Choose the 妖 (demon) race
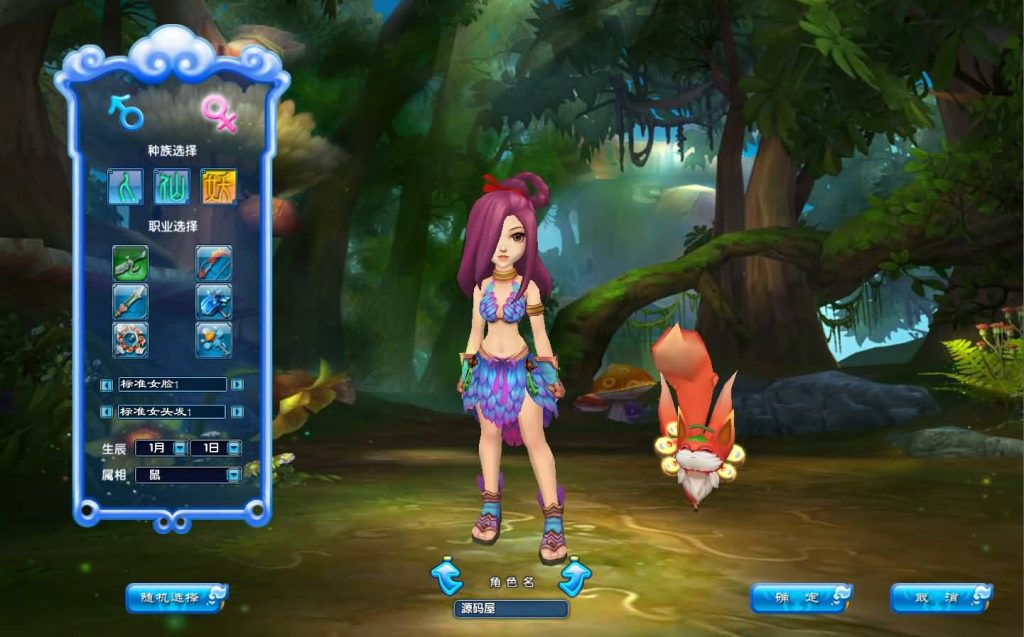 coord(218,186)
